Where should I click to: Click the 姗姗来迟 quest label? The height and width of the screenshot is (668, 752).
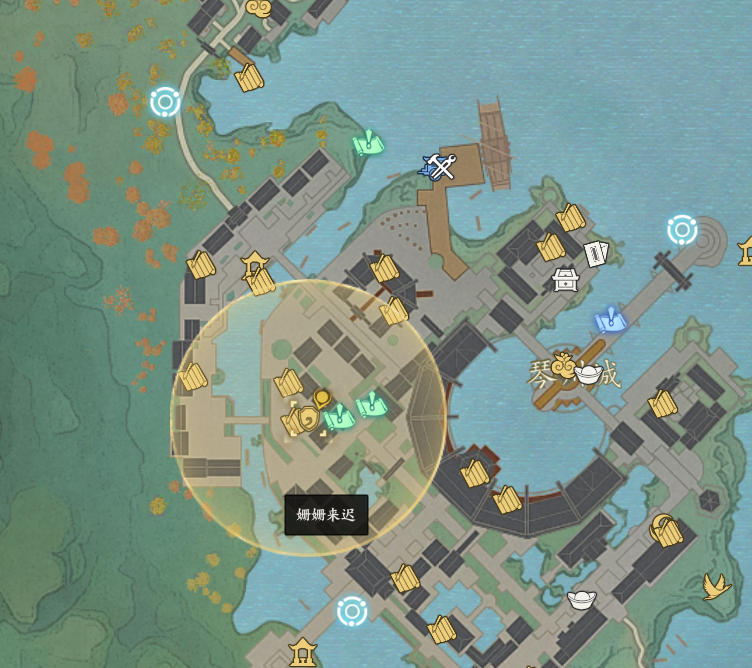[x=326, y=515]
